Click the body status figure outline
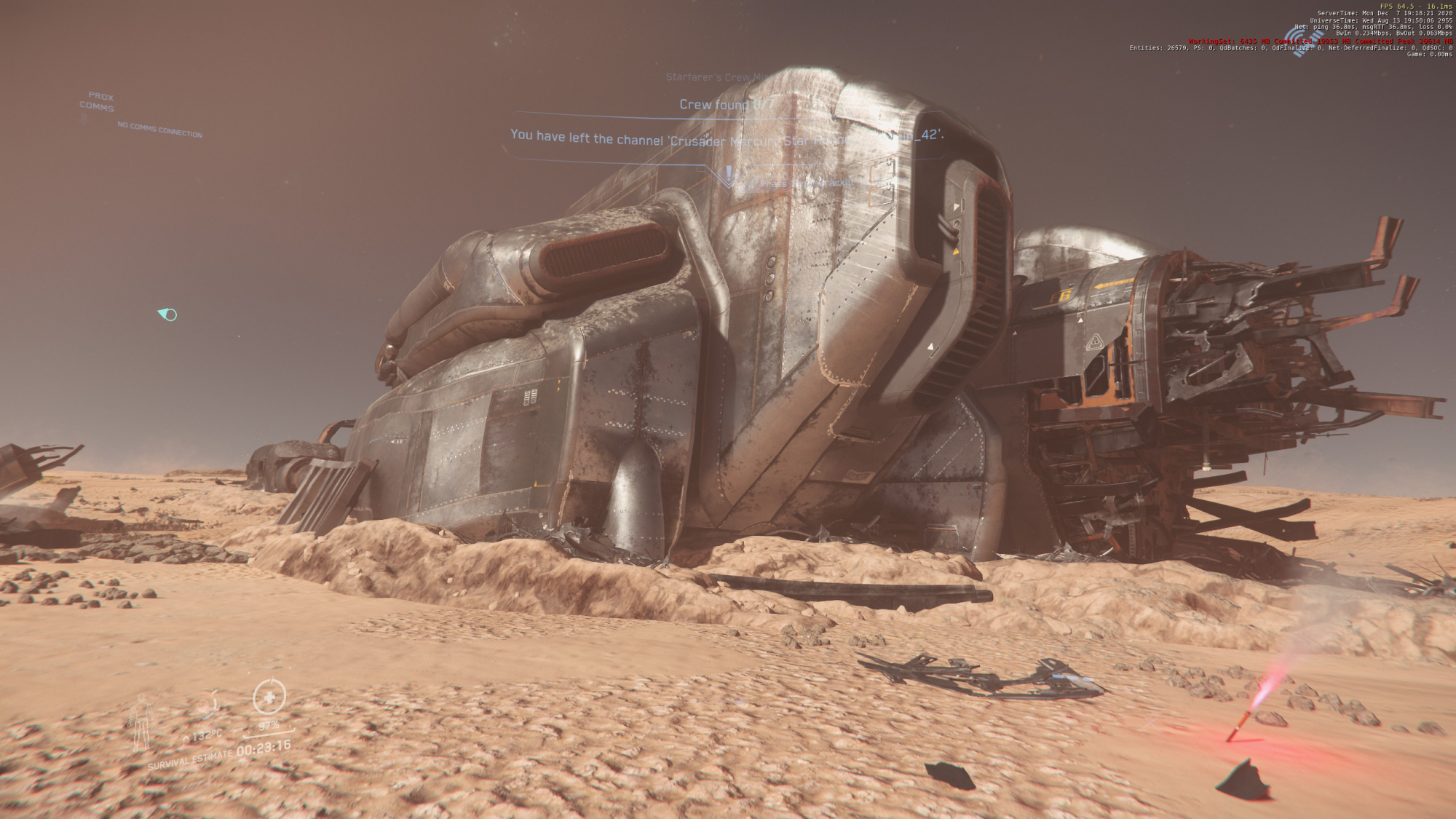 click(141, 722)
